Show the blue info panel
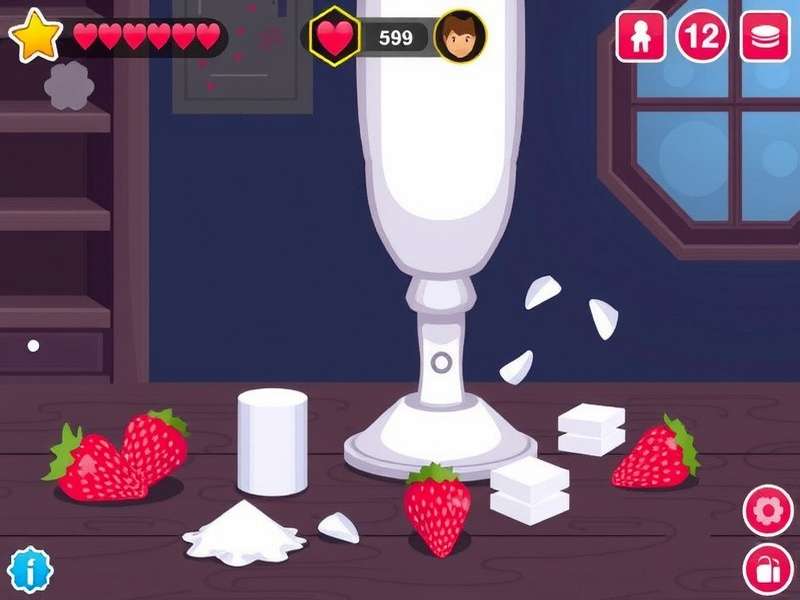The height and width of the screenshot is (600, 800). (30, 570)
